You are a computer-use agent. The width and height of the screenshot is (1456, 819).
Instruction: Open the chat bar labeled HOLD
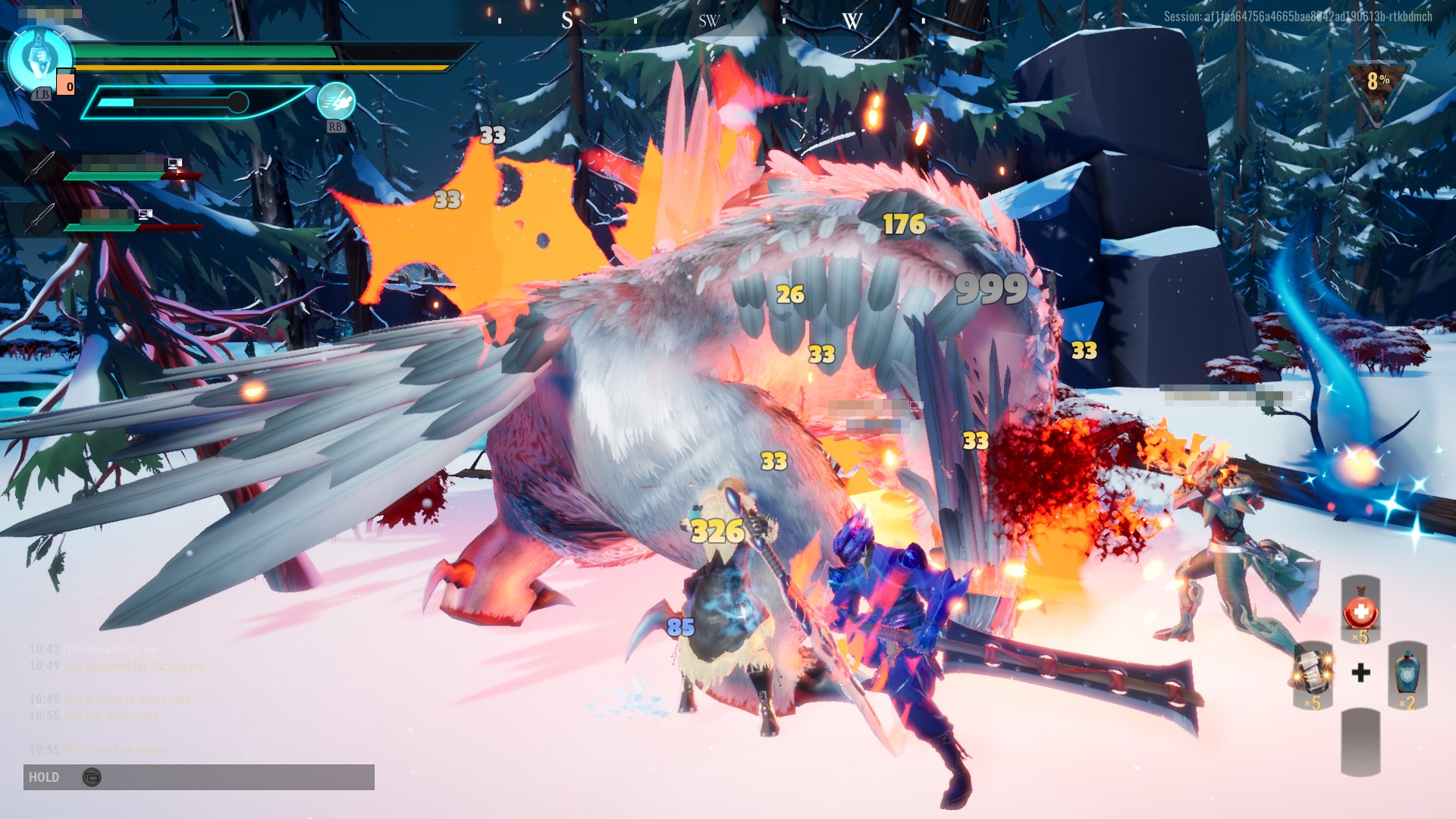point(199,777)
